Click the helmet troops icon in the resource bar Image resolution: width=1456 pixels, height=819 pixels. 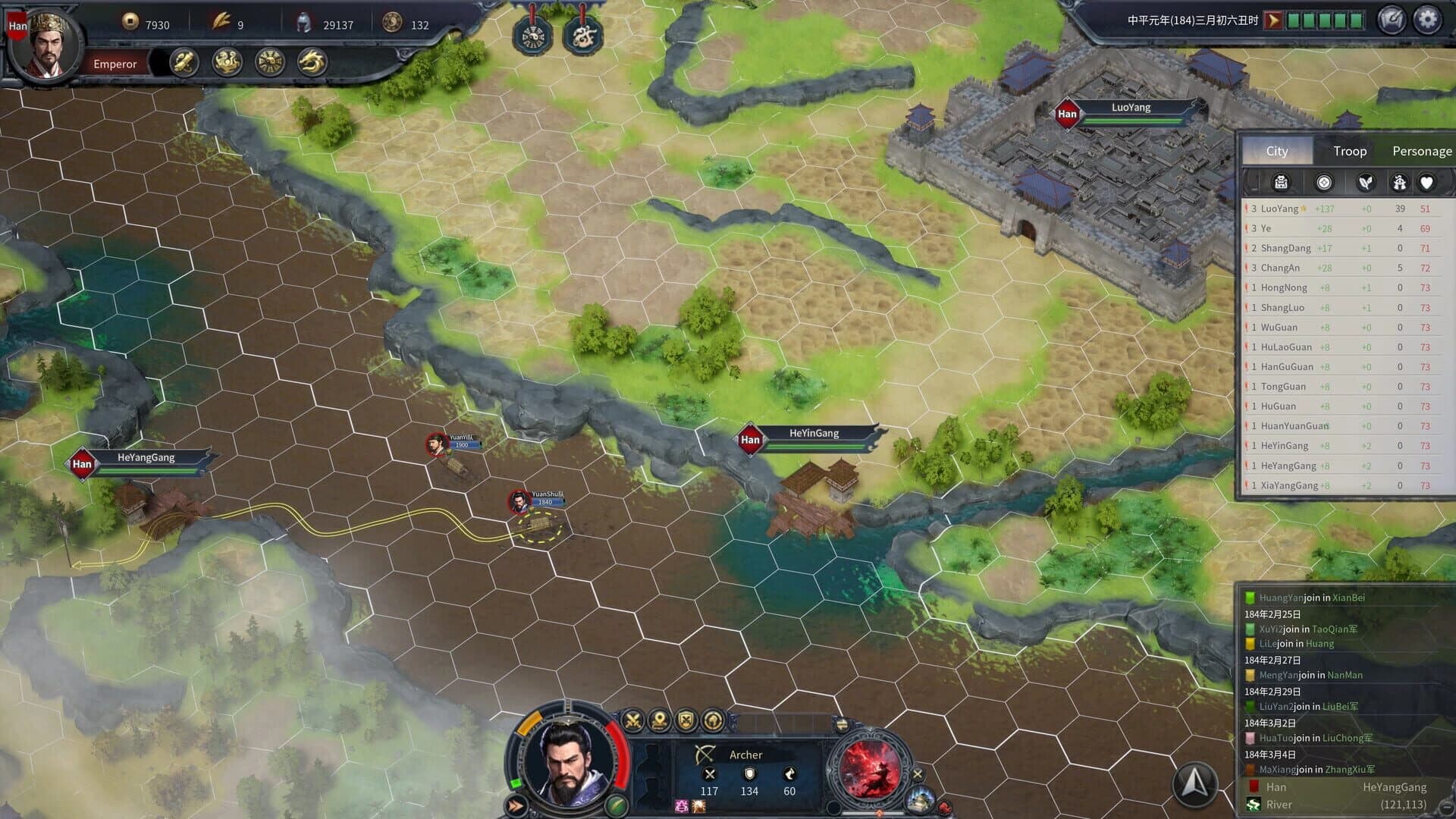click(x=304, y=24)
